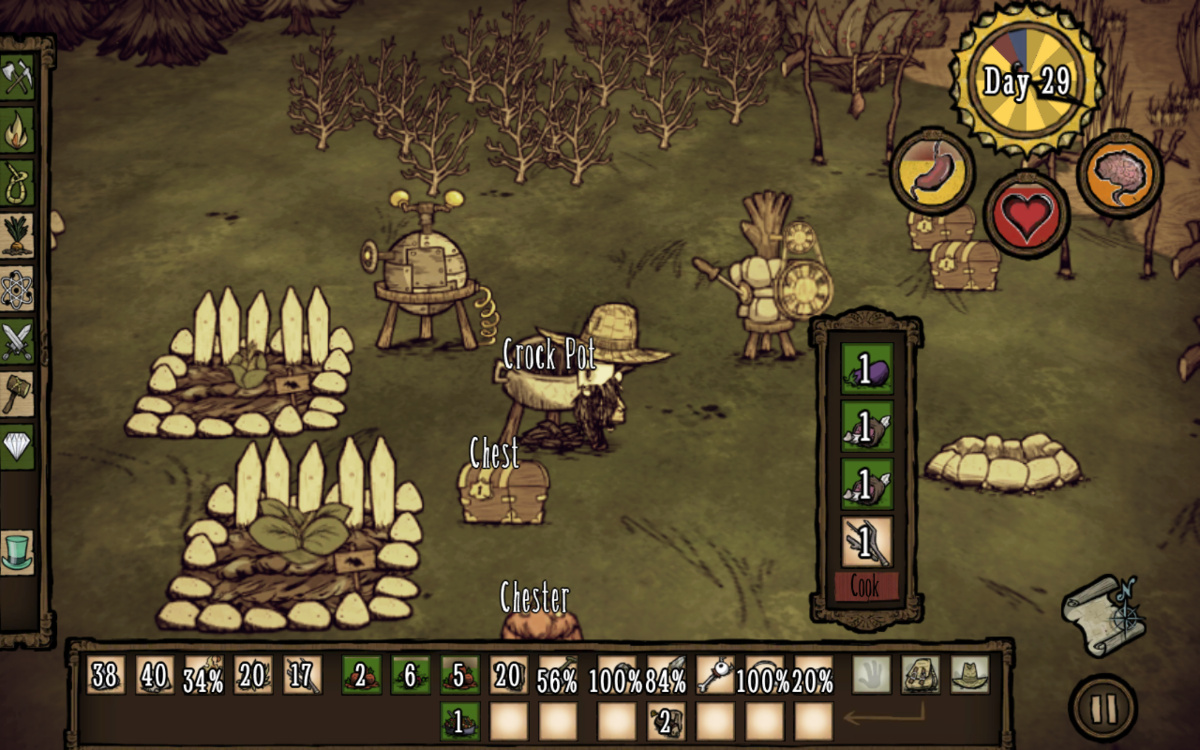This screenshot has width=1200, height=750.
Task: Open the Refine diamond tab
Action: 17,446
